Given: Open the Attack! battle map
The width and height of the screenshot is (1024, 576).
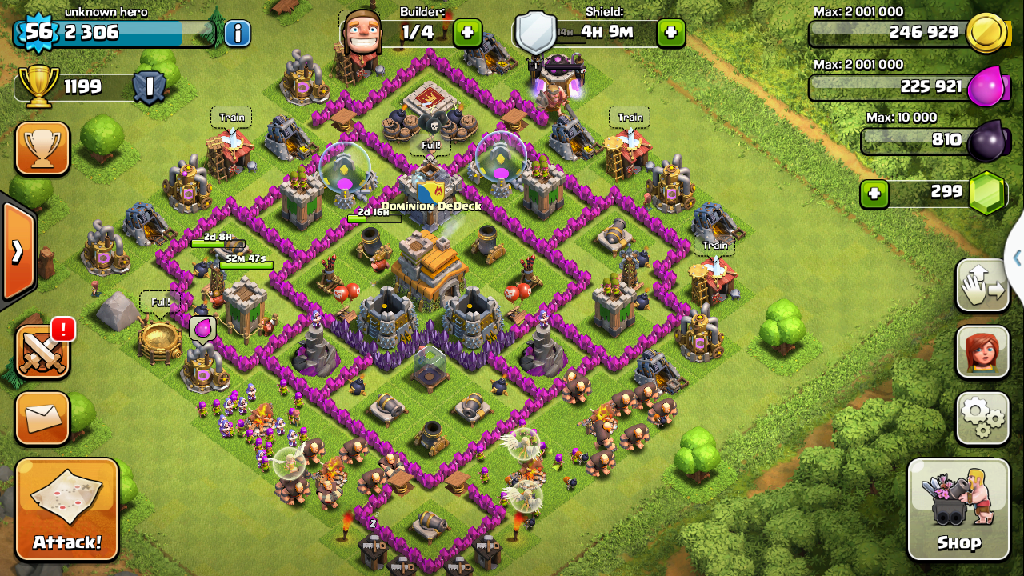Looking at the screenshot, I should (x=67, y=509).
